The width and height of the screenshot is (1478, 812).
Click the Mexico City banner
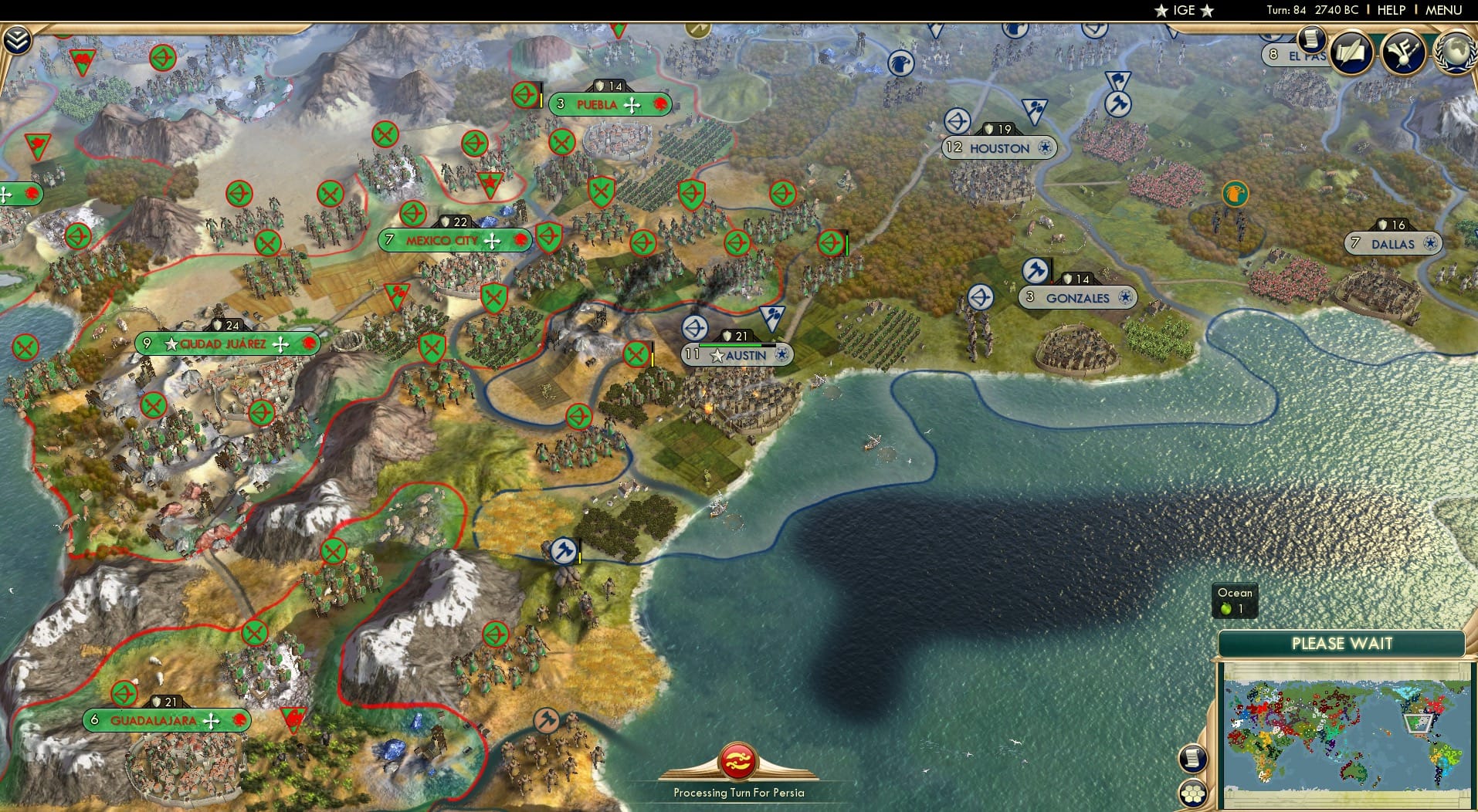point(454,240)
